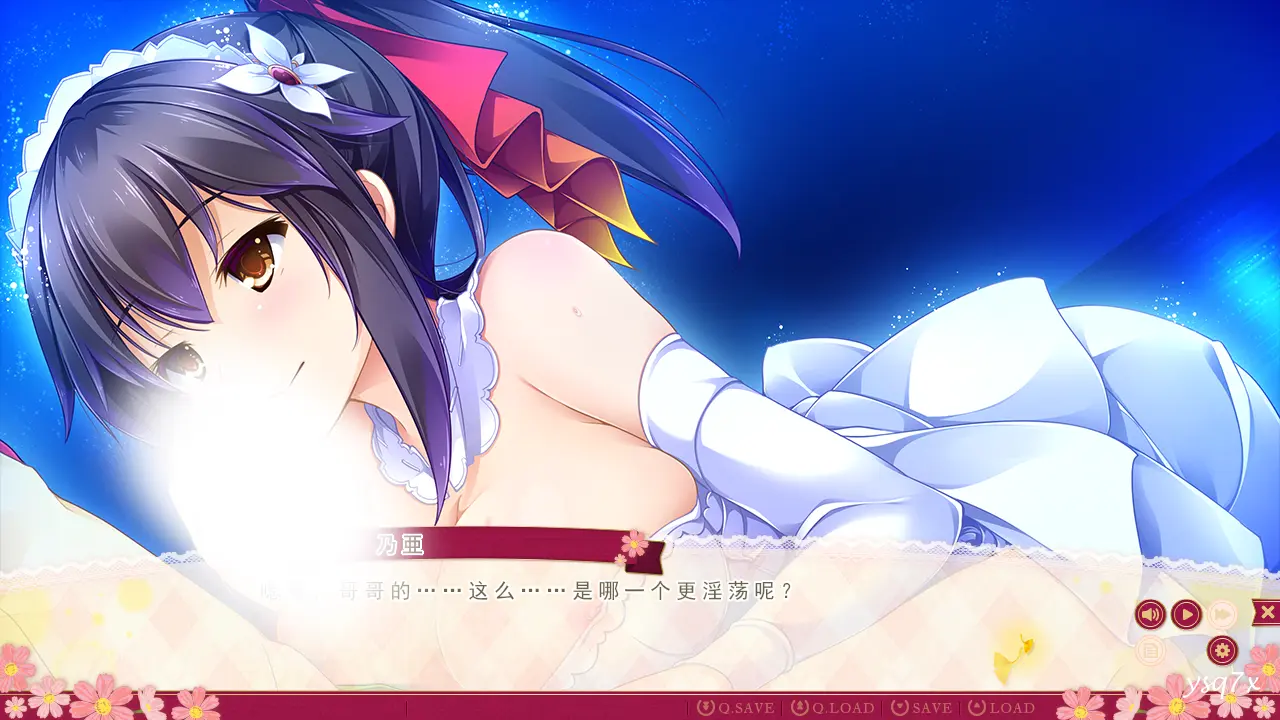Replay voice with the speaker icon

tap(1151, 614)
